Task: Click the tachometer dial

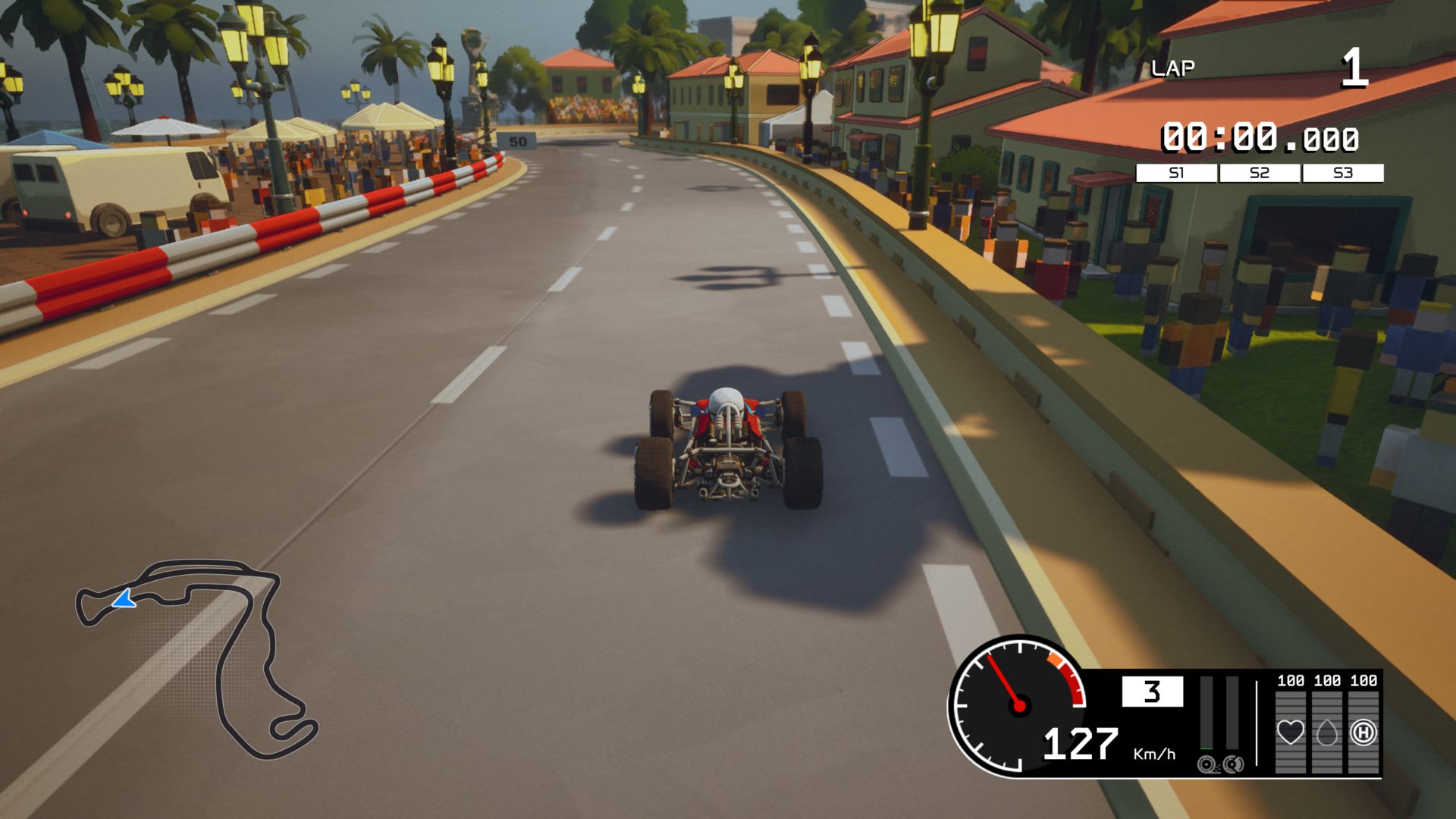Action: click(x=1018, y=705)
